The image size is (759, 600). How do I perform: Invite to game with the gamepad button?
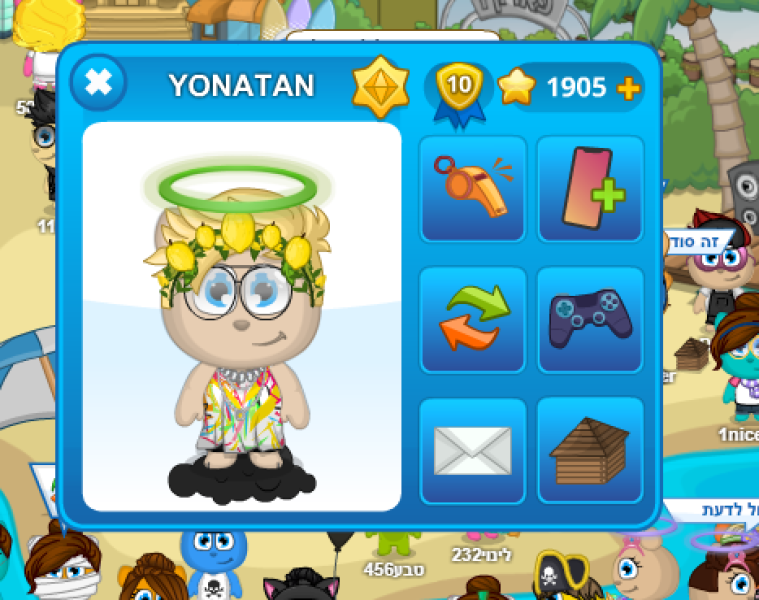pos(590,319)
